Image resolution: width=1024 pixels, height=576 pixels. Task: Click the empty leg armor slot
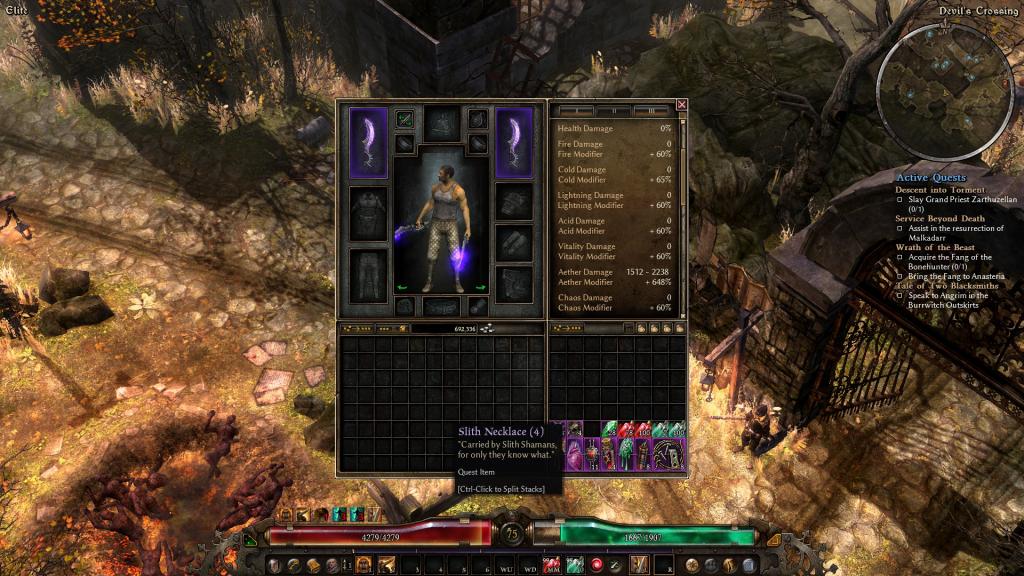pyautogui.click(x=368, y=274)
